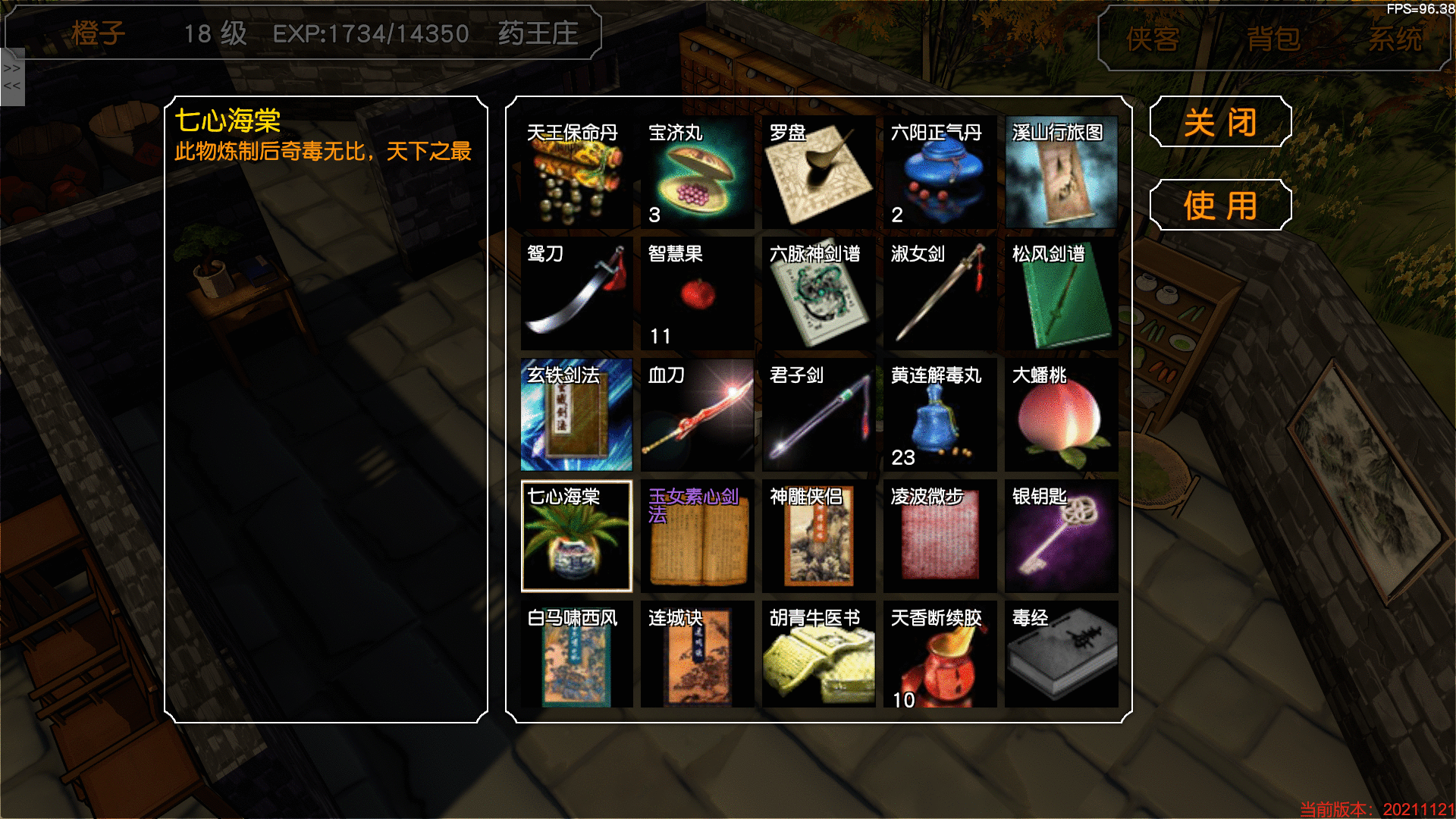The width and height of the screenshot is (1456, 819).
Task: Select the 宝济丸 pill item
Action: coord(697,173)
